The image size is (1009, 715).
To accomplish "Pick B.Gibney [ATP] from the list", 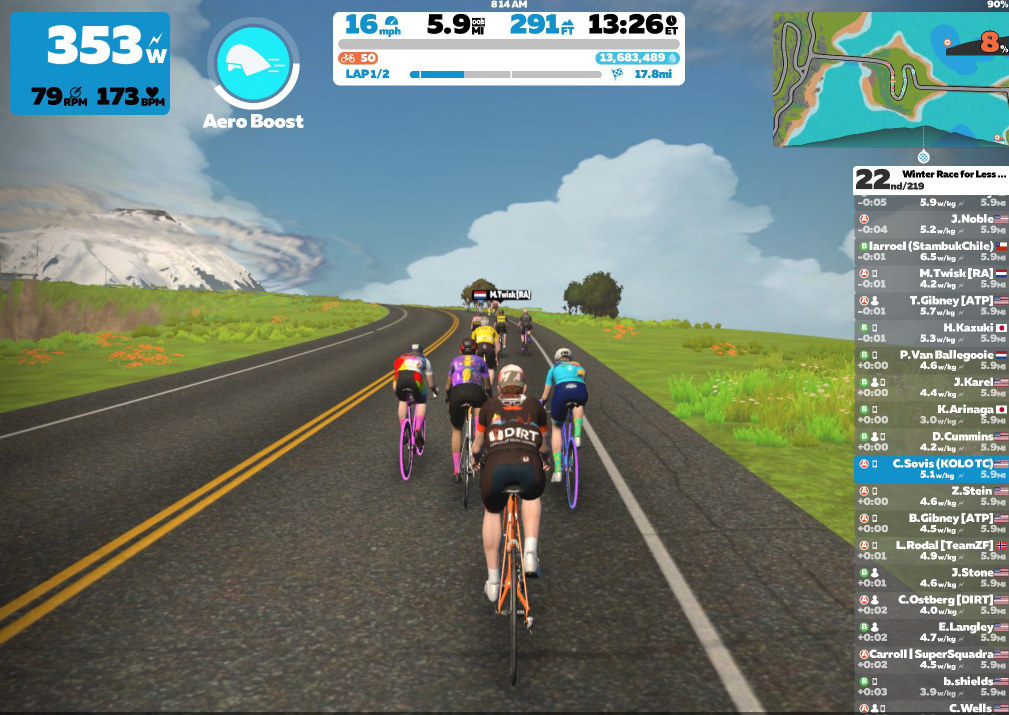I will [932, 523].
